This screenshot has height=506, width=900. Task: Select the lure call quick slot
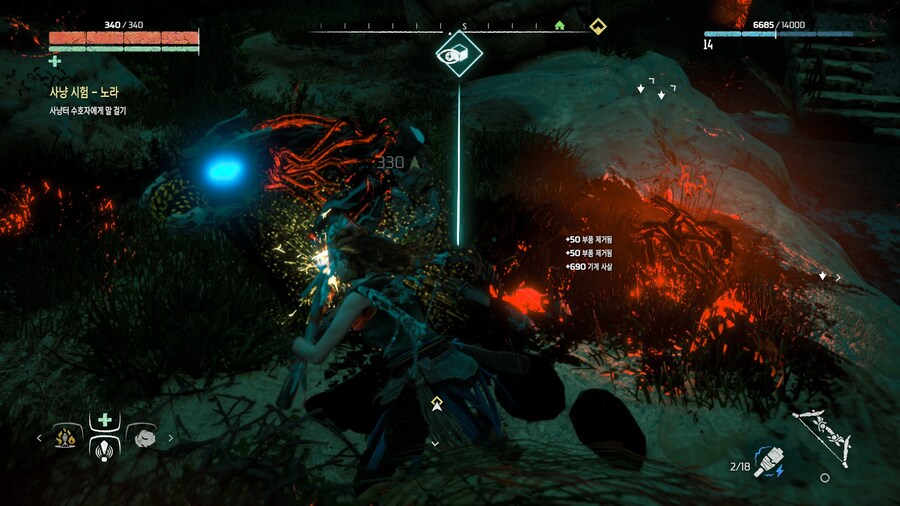point(104,447)
